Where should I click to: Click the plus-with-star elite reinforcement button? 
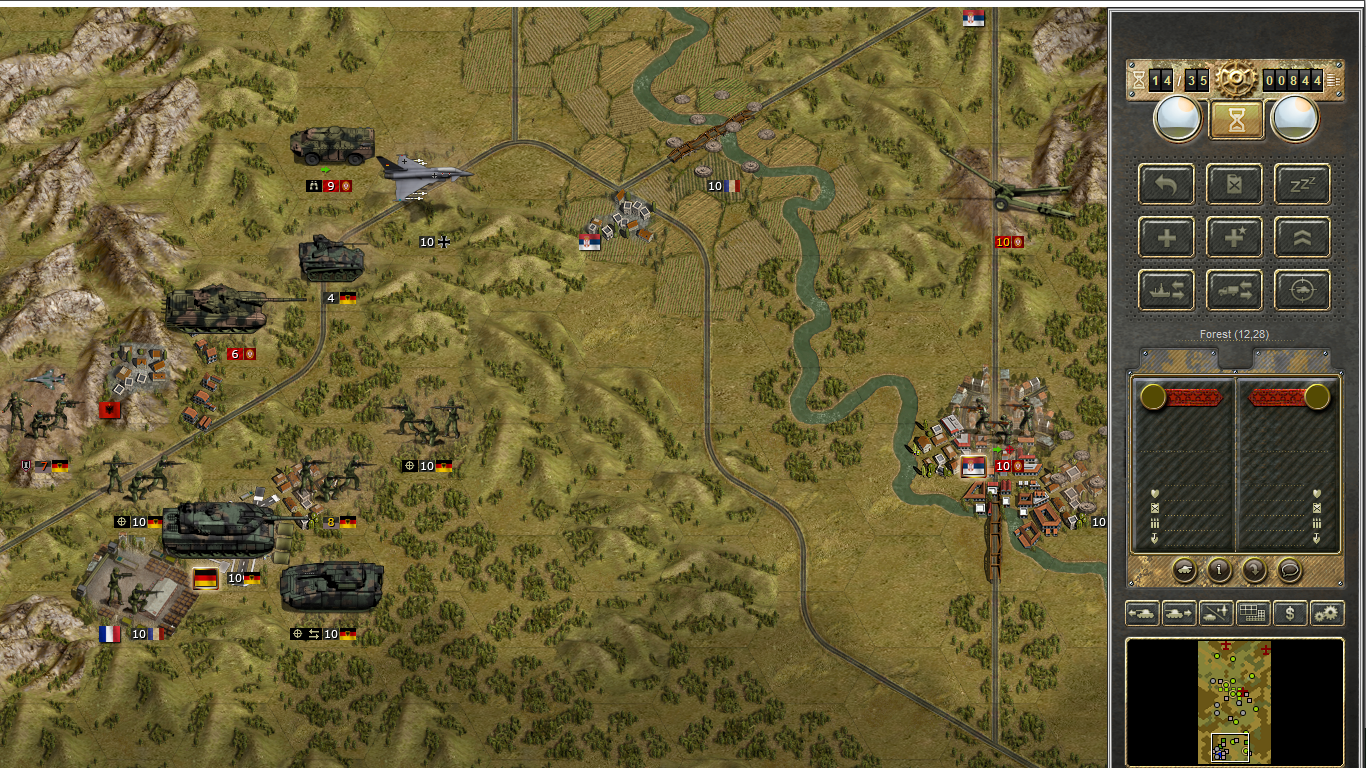[1234, 238]
